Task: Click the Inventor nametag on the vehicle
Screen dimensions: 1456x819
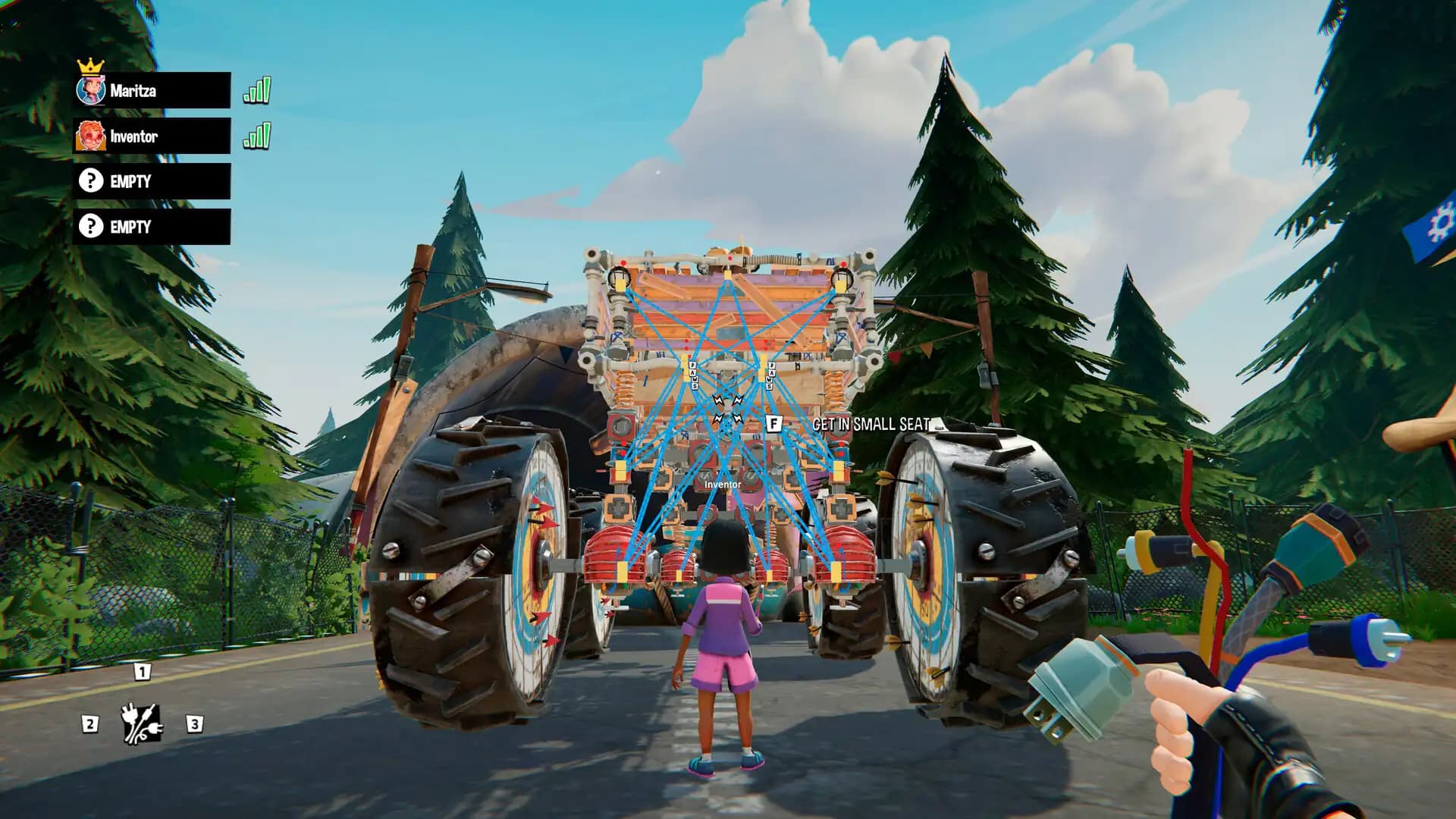Action: [722, 483]
